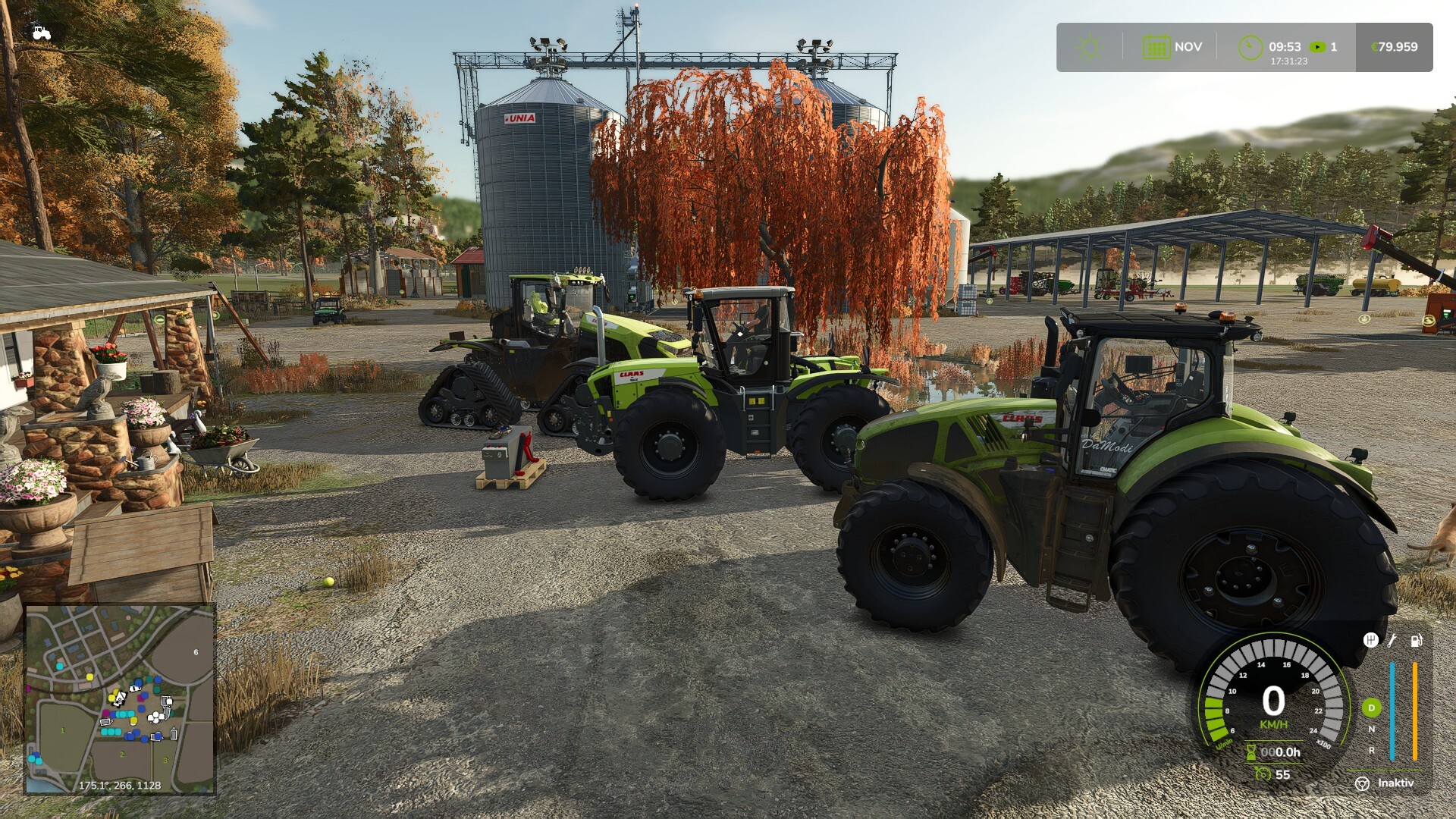Image resolution: width=1456 pixels, height=819 pixels.
Task: Select the gearbox shifter icon
Action: tap(1370, 641)
